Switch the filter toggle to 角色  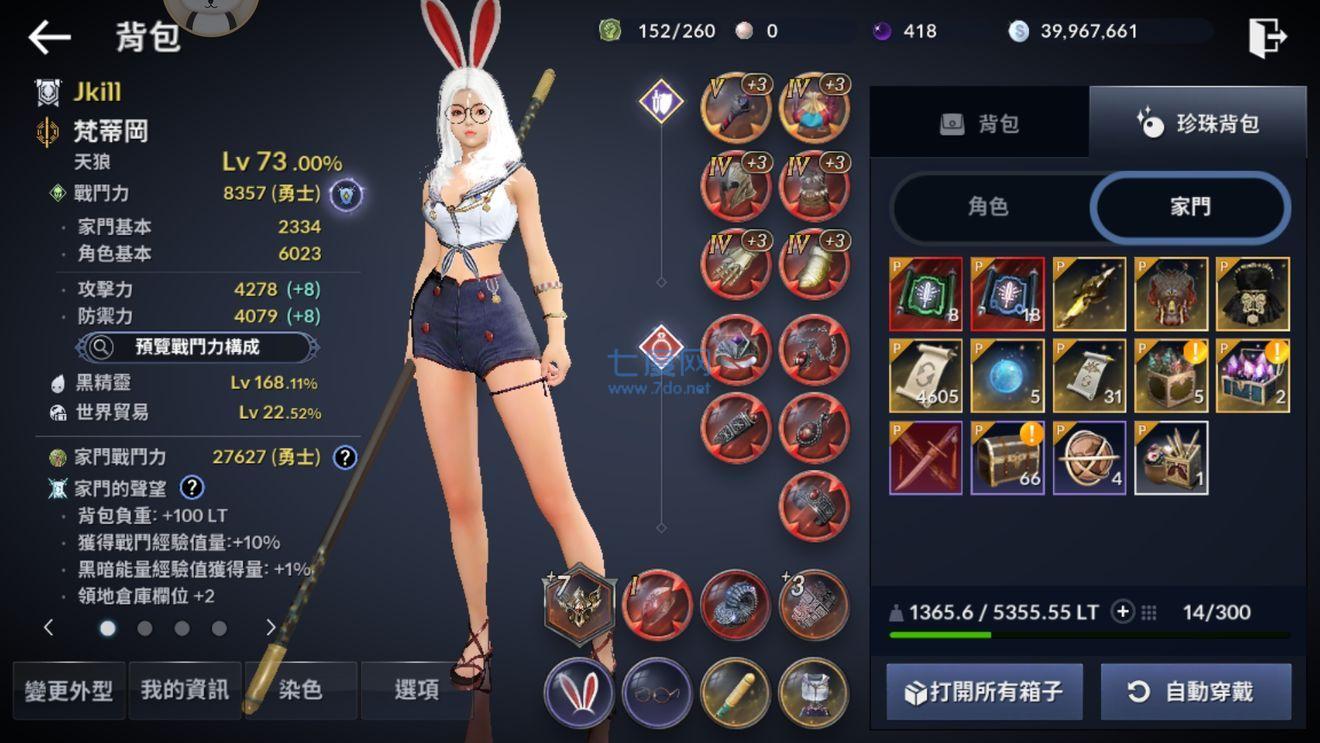pos(989,207)
